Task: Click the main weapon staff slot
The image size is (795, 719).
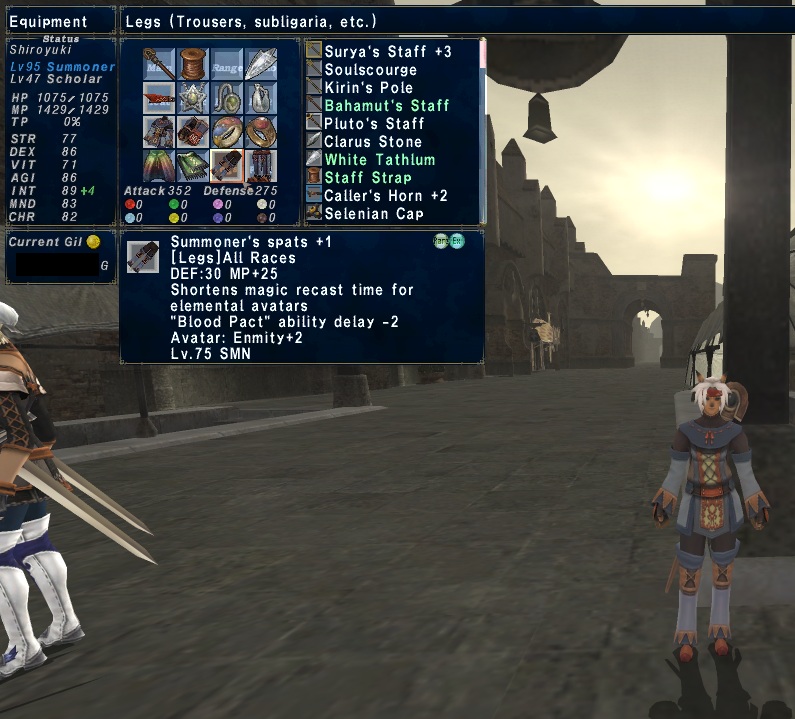Action: [x=159, y=64]
